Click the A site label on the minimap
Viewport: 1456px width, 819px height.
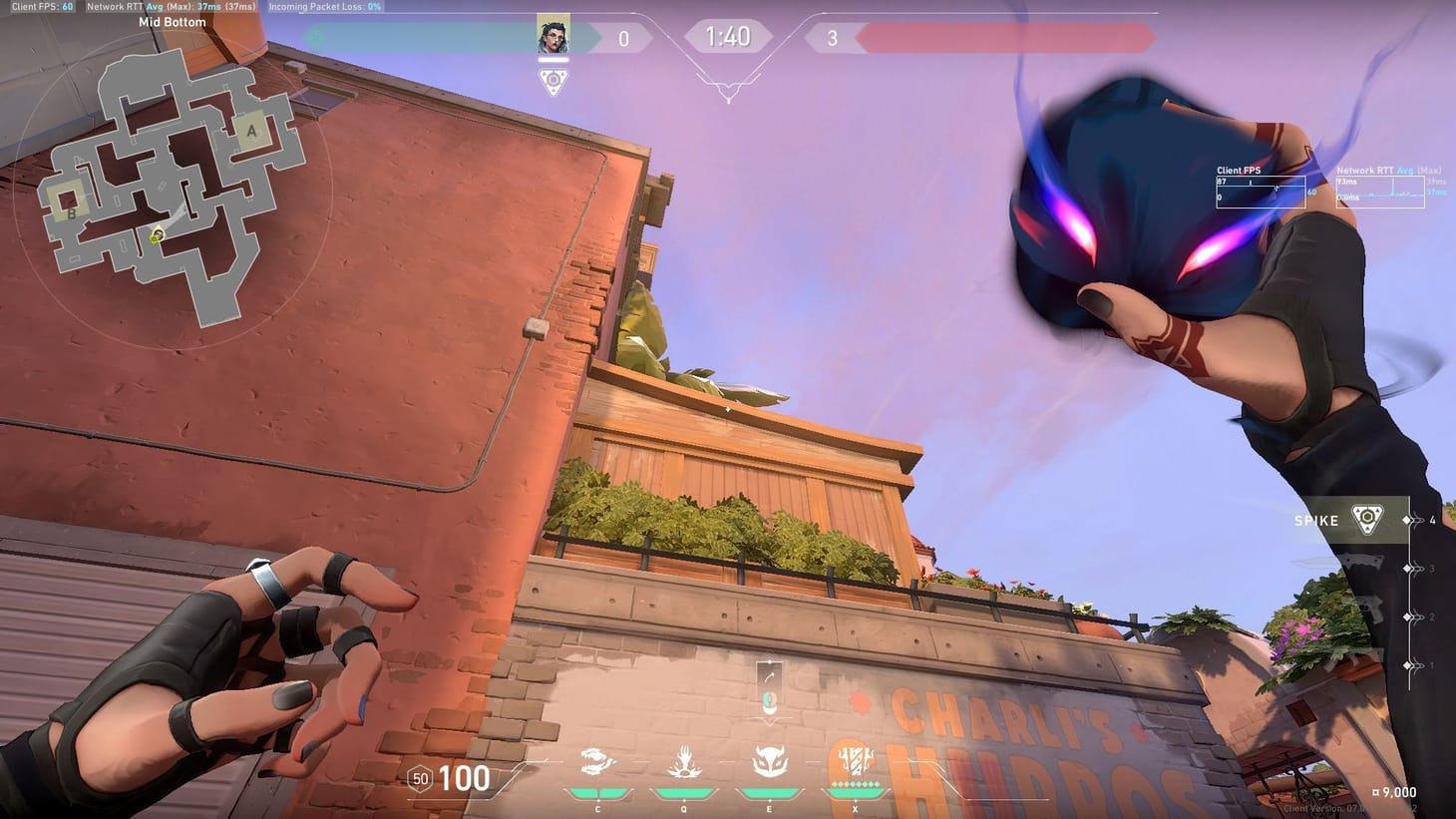click(x=250, y=131)
